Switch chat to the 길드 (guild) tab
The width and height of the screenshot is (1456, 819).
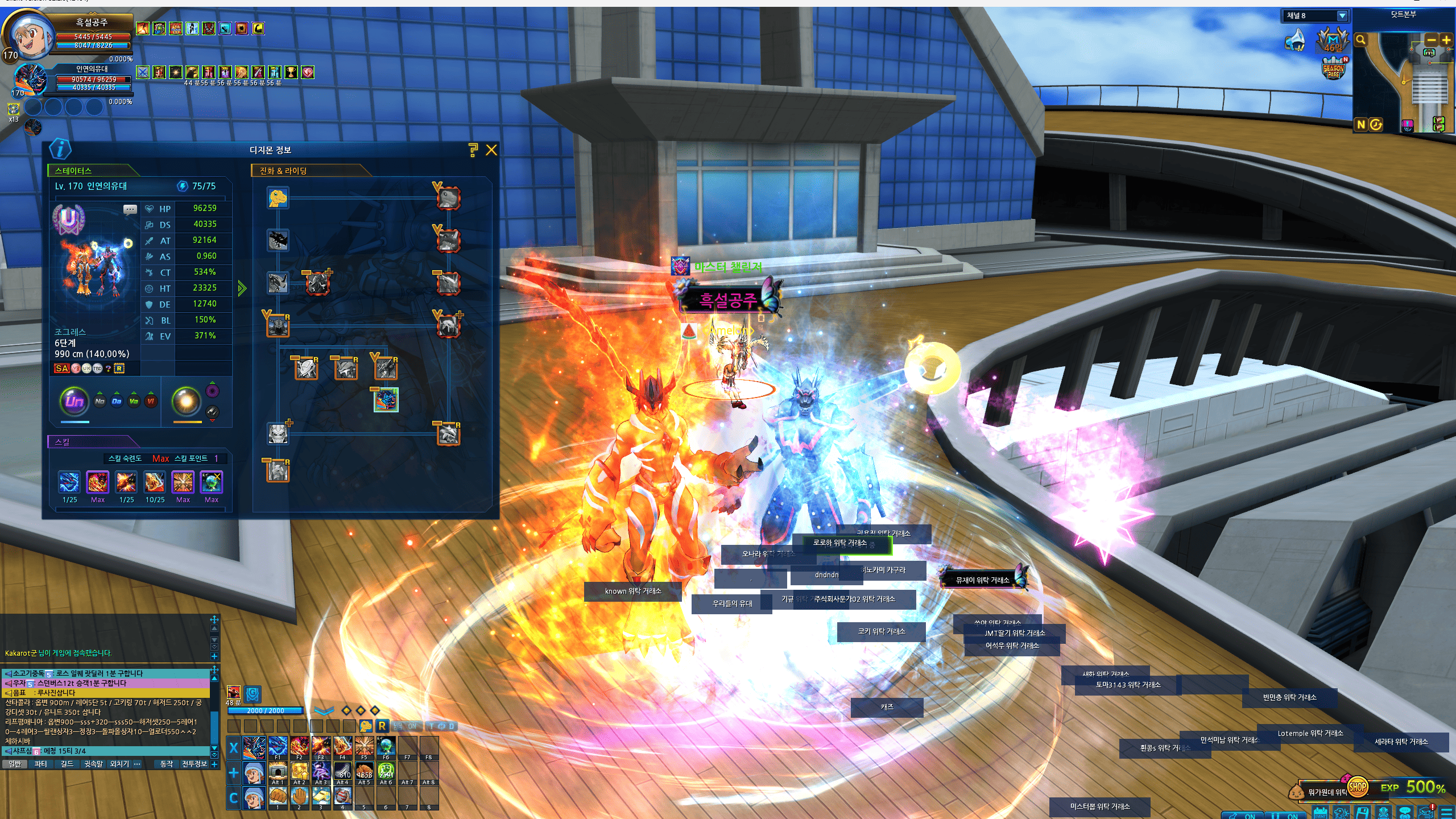click(x=67, y=764)
